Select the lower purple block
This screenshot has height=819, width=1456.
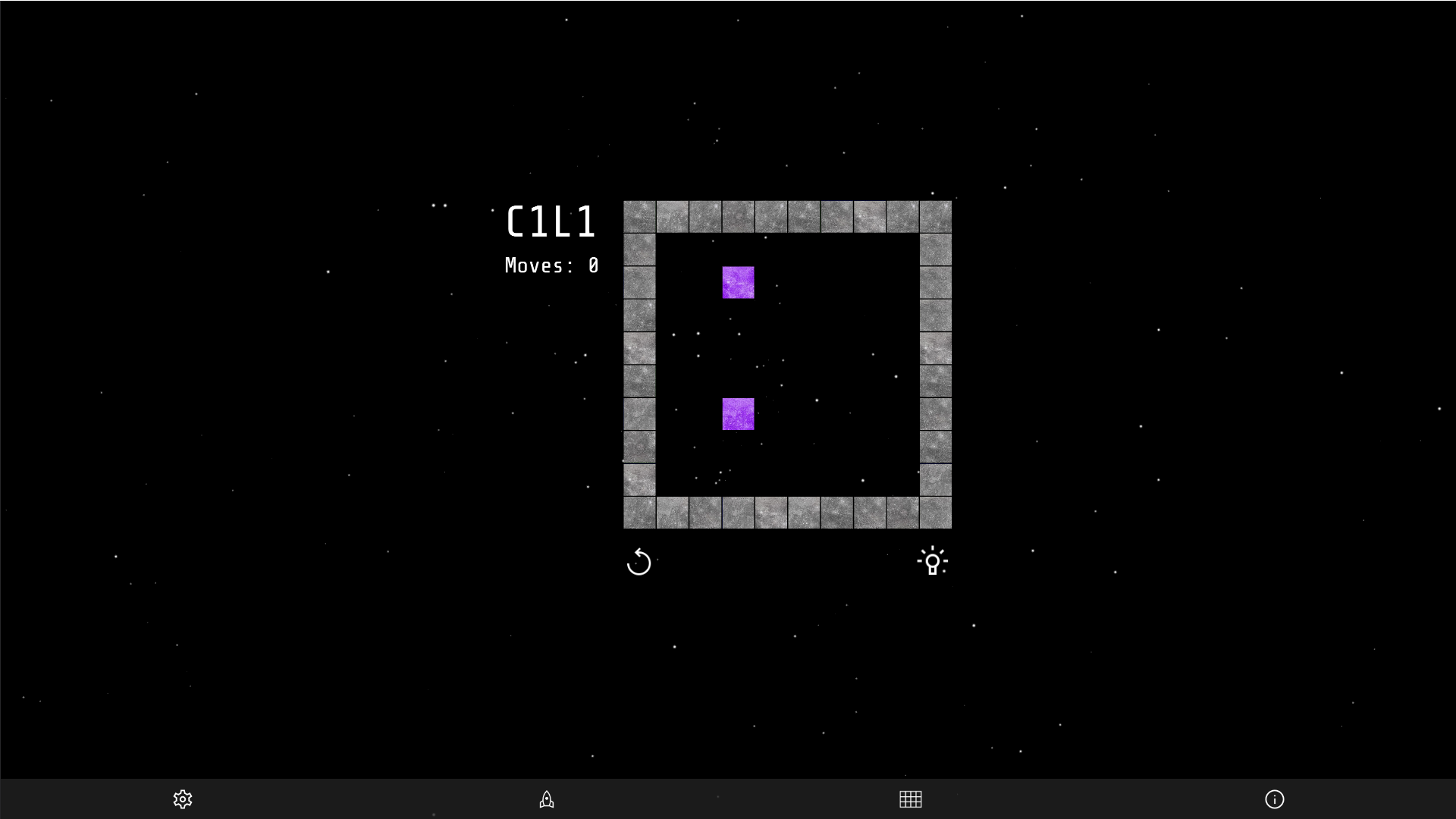tap(738, 414)
